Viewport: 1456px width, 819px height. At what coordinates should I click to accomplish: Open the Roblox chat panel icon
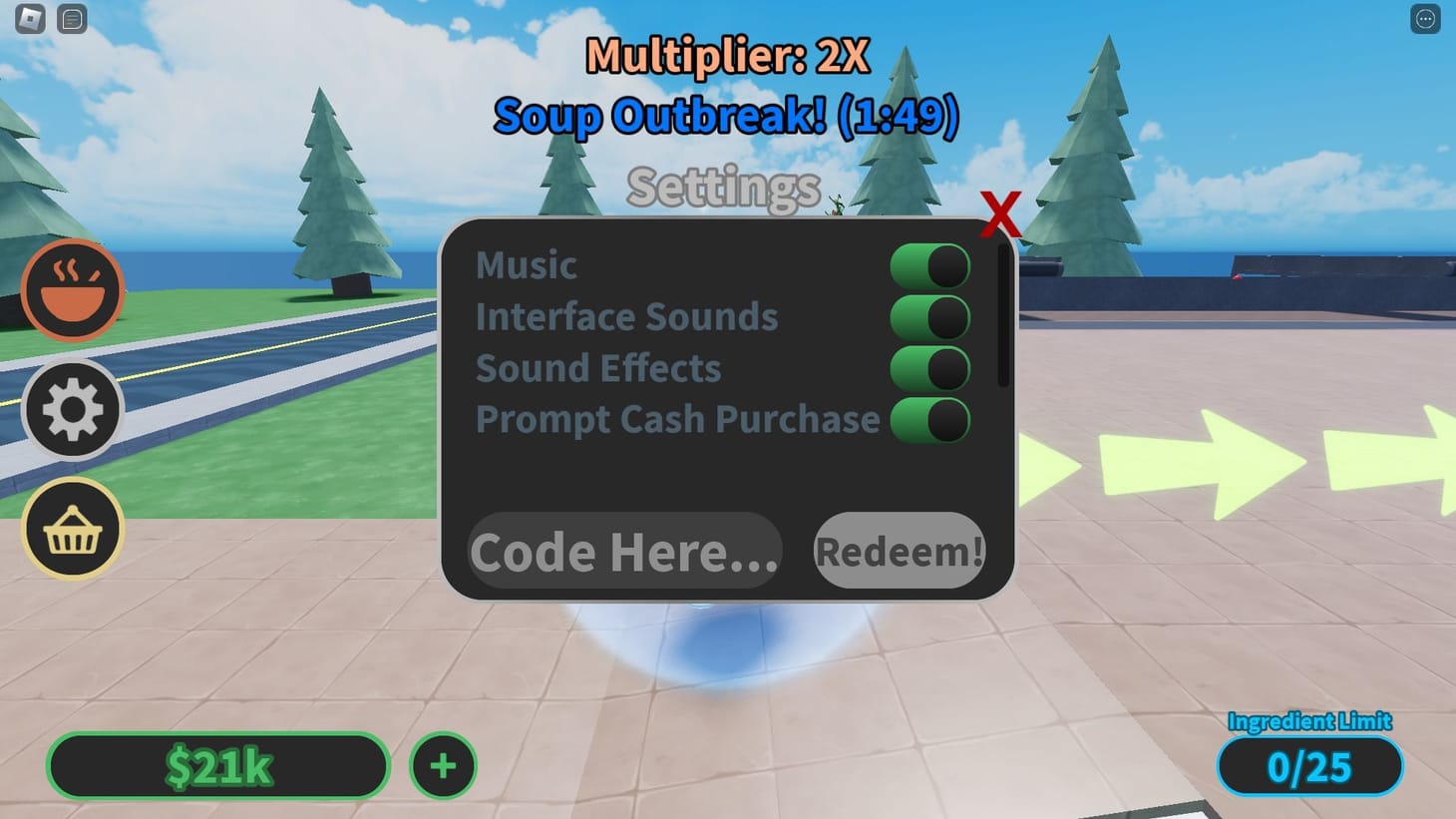pyautogui.click(x=71, y=18)
